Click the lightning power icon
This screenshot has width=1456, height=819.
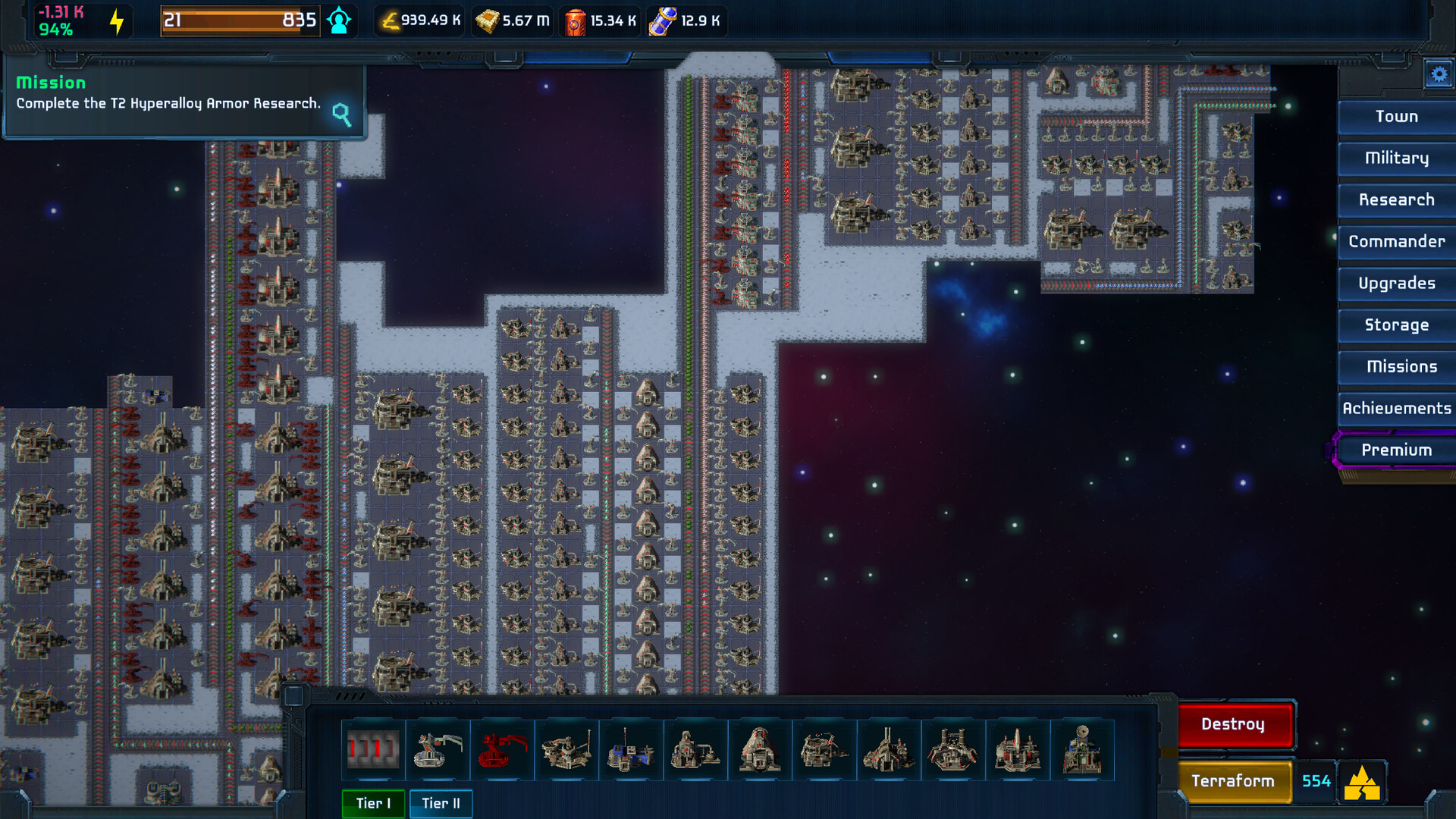tap(116, 20)
